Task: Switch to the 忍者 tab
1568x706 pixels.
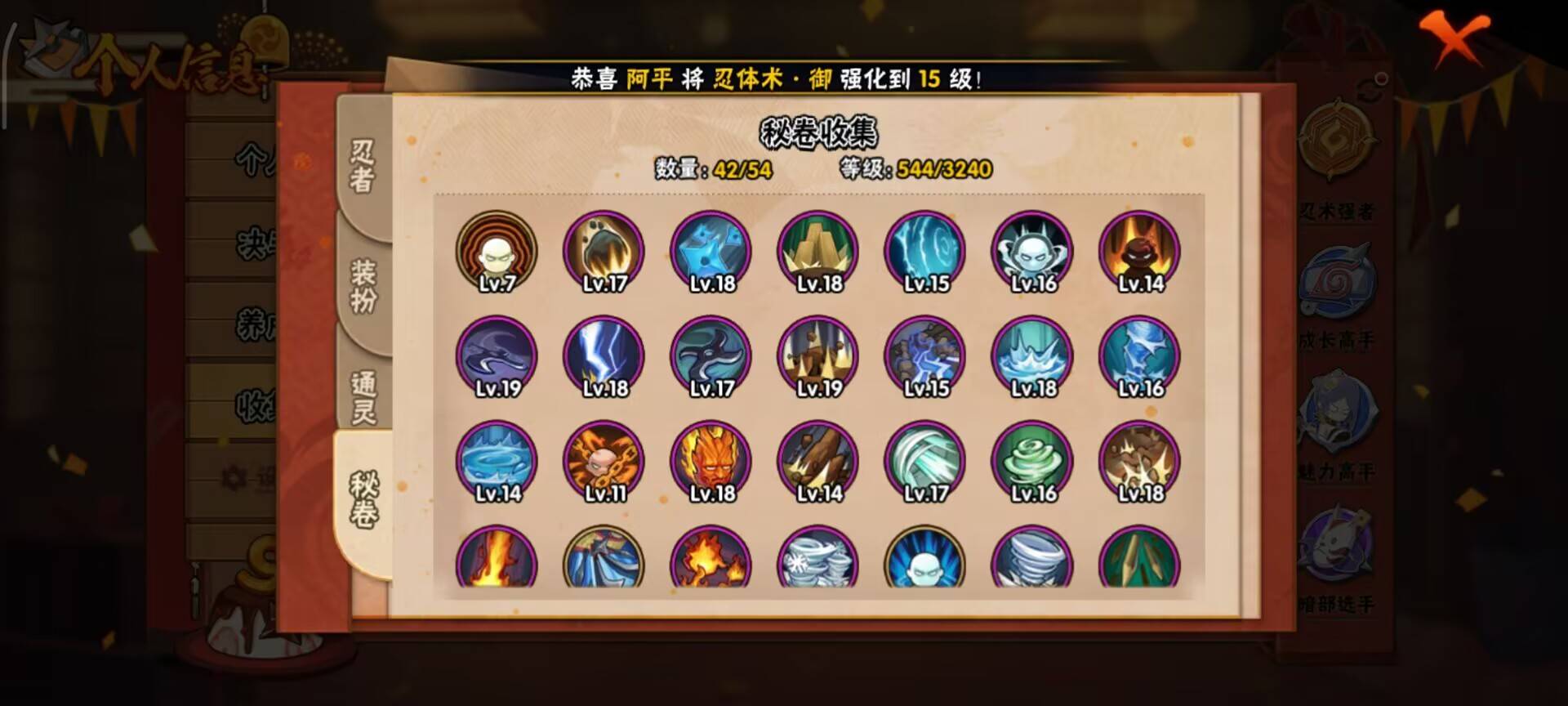Action: [x=363, y=165]
